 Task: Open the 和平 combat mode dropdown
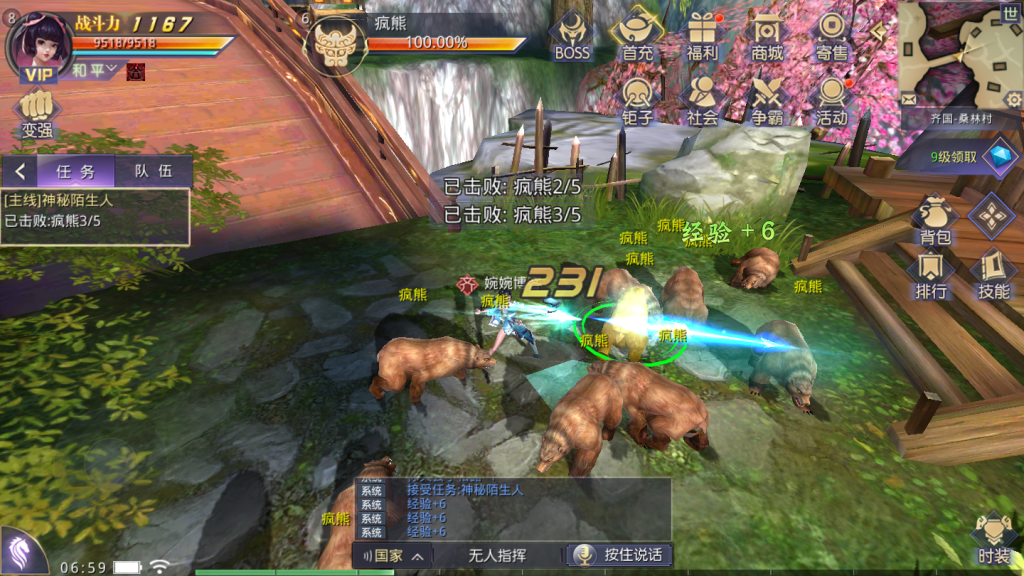pos(95,70)
